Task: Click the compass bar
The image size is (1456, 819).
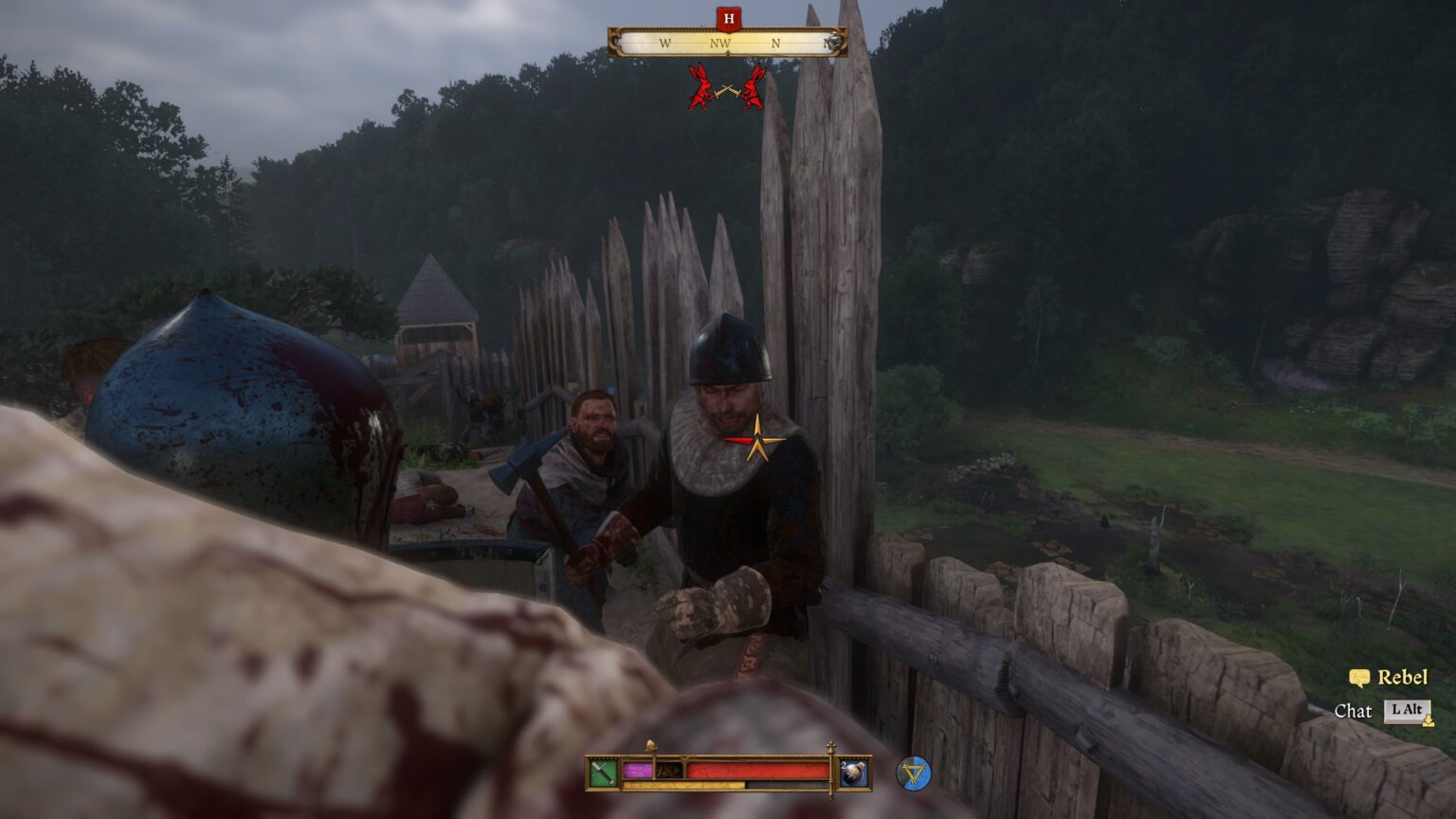Action: 727,43
